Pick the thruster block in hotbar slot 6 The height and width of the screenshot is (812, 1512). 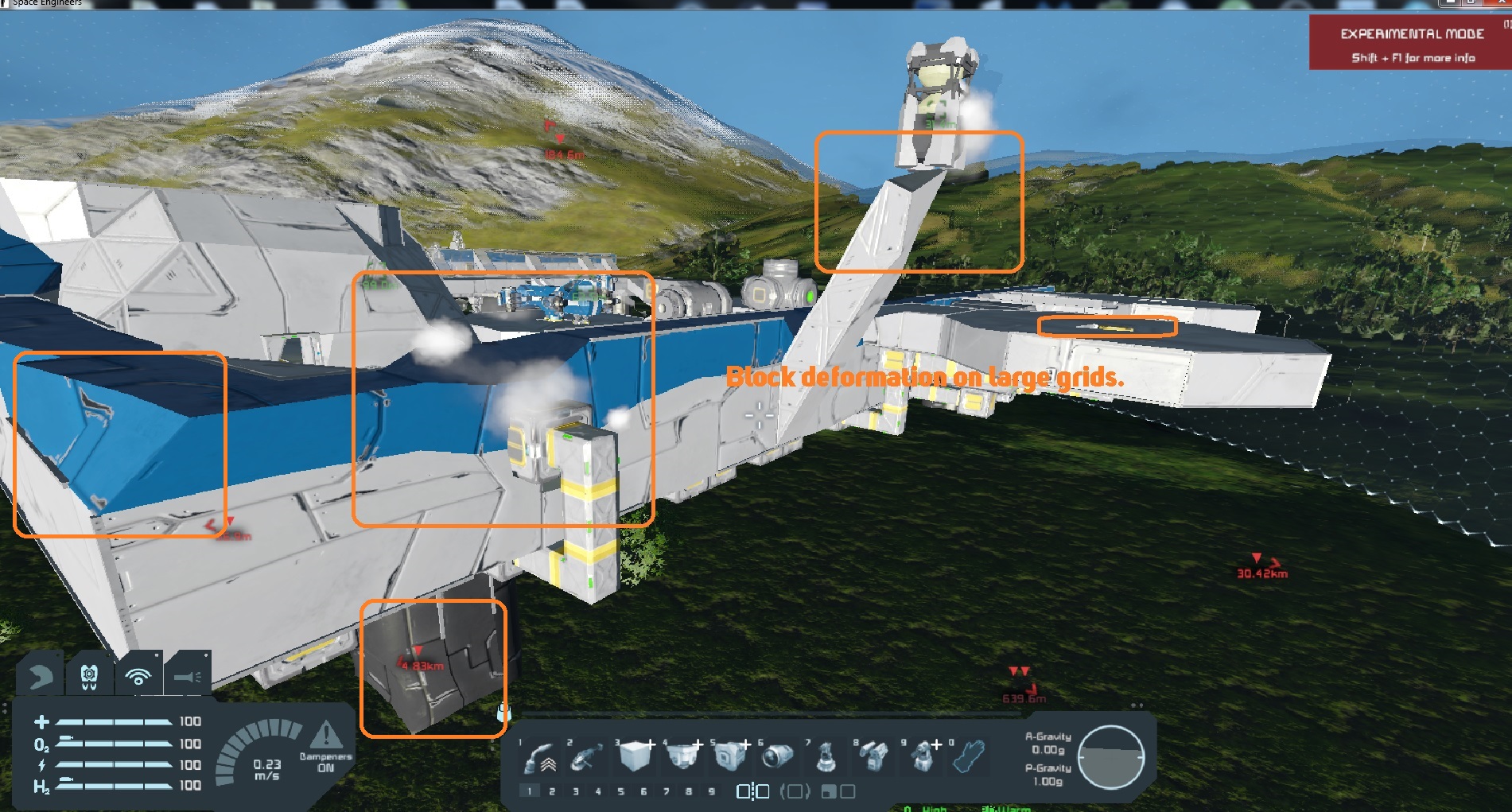point(776,756)
